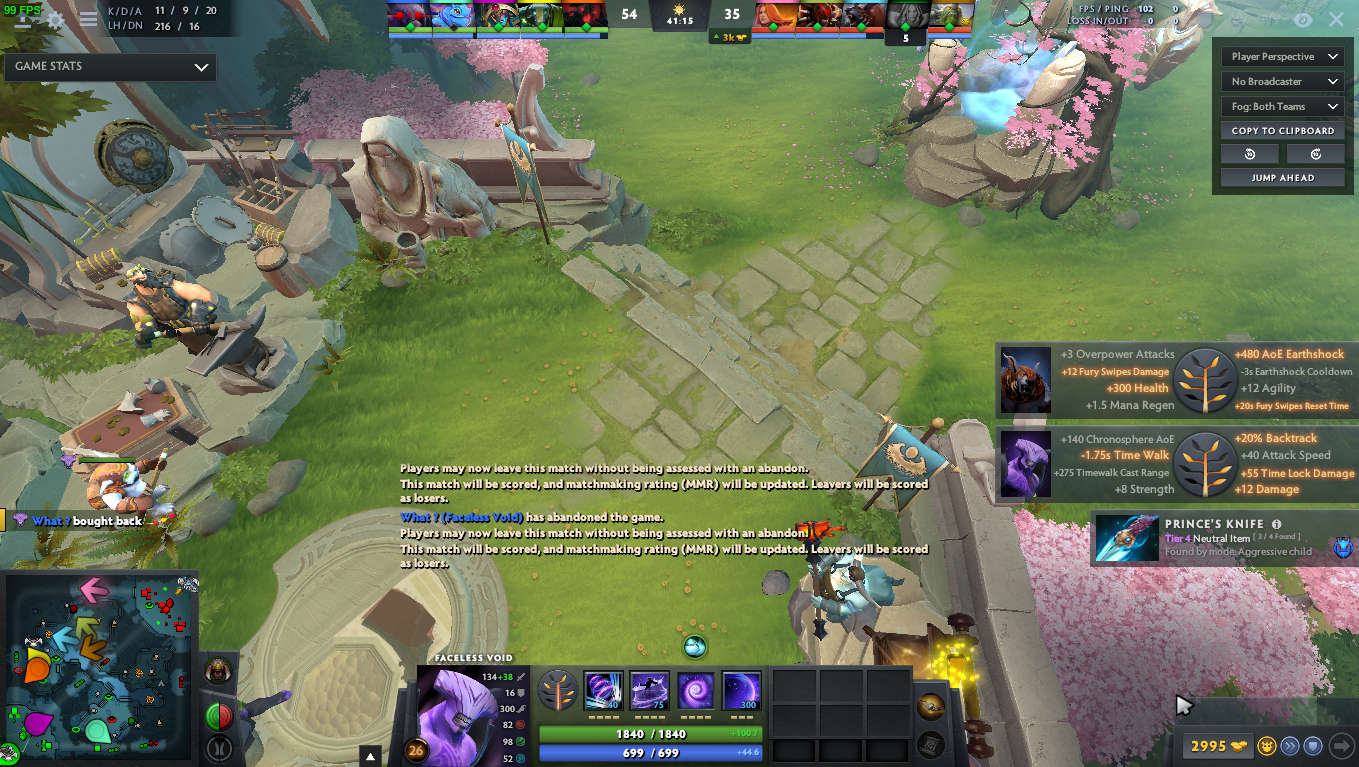1359x767 pixels.
Task: Change the Fog: Both Teams dropdown
Action: [1281, 106]
